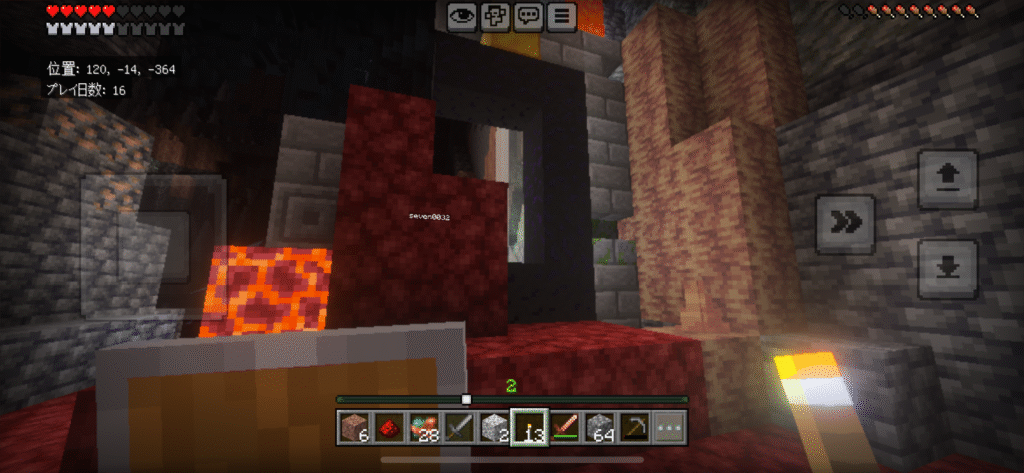The image size is (1024, 473).
Task: Open the chat speech bubble
Action: [x=529, y=15]
